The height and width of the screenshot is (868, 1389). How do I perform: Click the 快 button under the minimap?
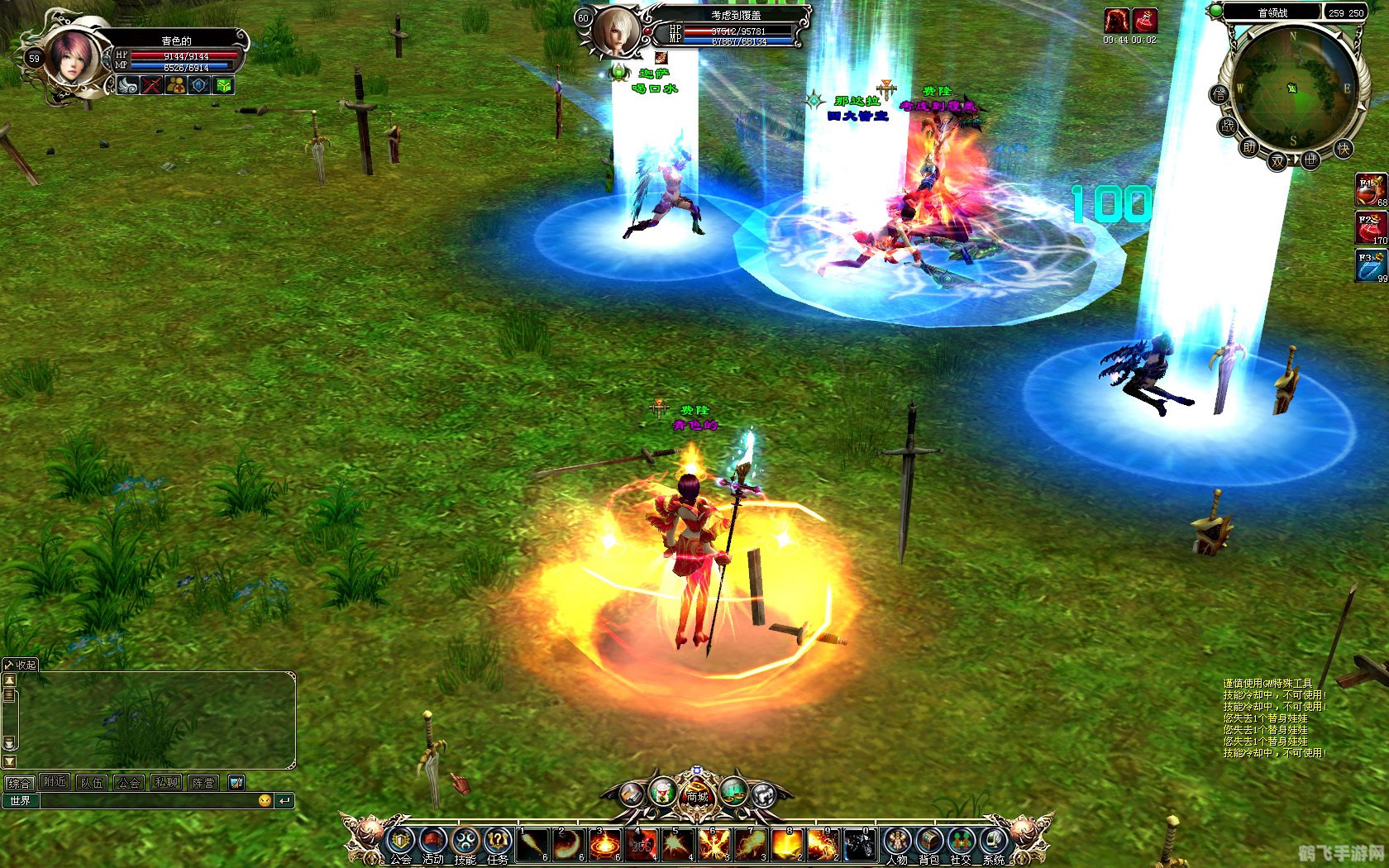[x=1344, y=149]
